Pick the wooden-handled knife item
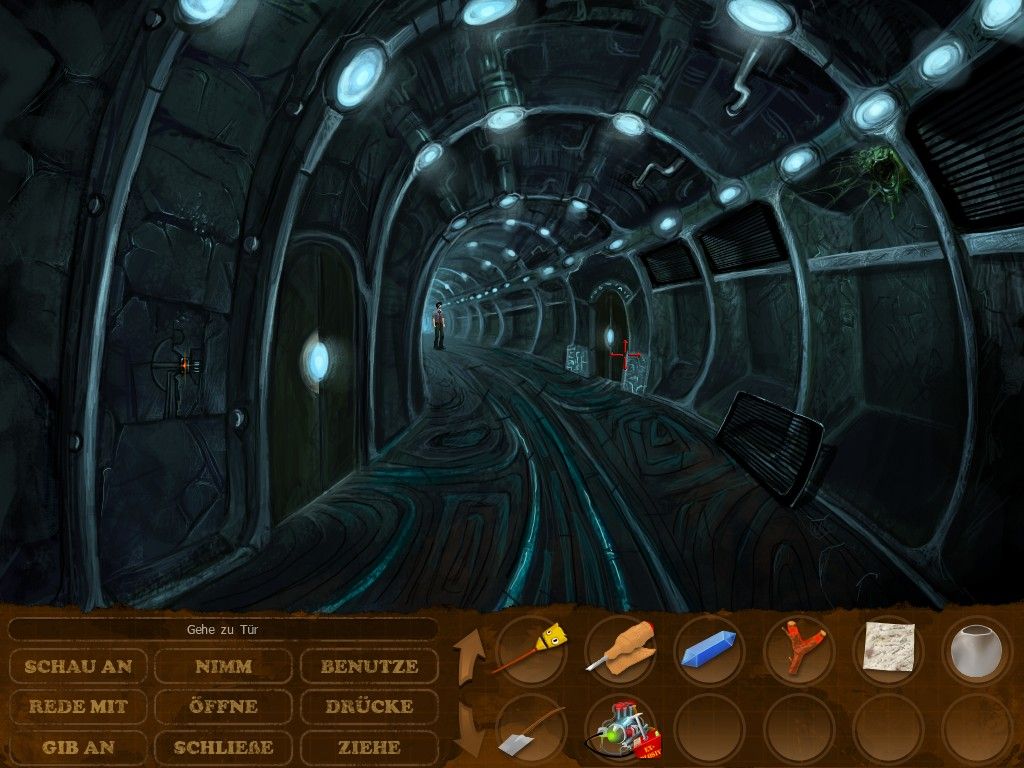Screen dimensions: 1024x768 pos(620,648)
